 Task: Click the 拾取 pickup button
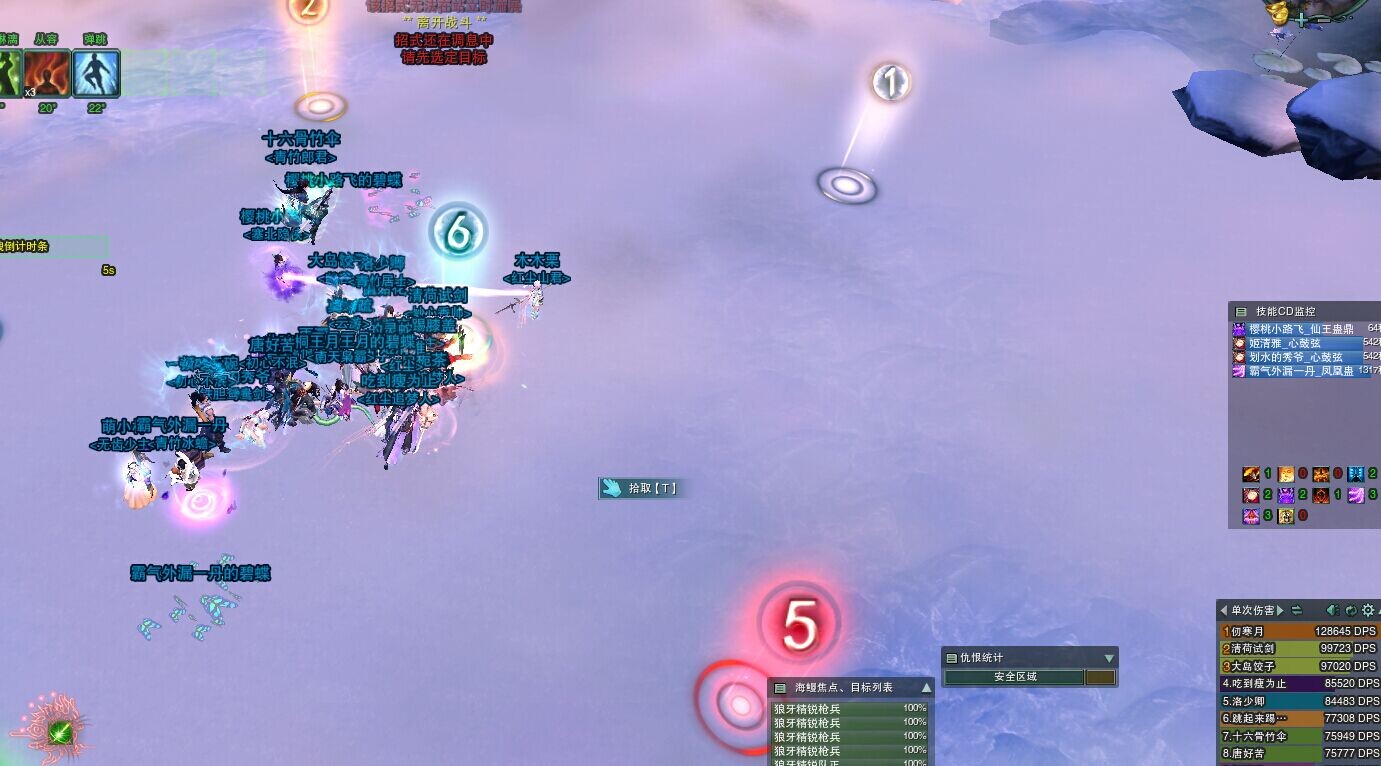tap(641, 488)
